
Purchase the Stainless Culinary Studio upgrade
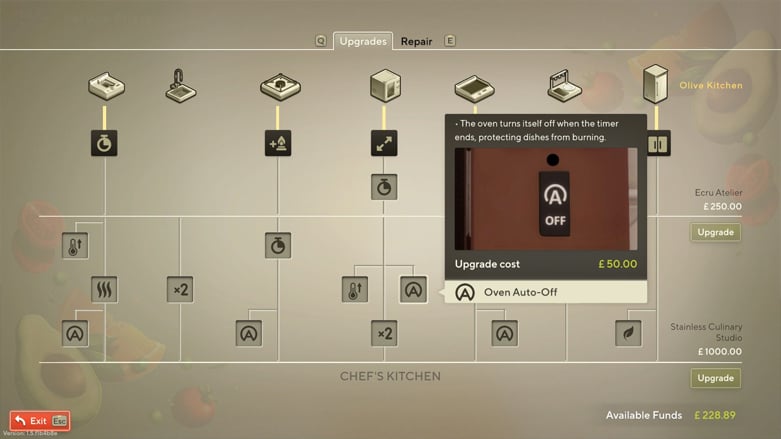[x=715, y=378]
